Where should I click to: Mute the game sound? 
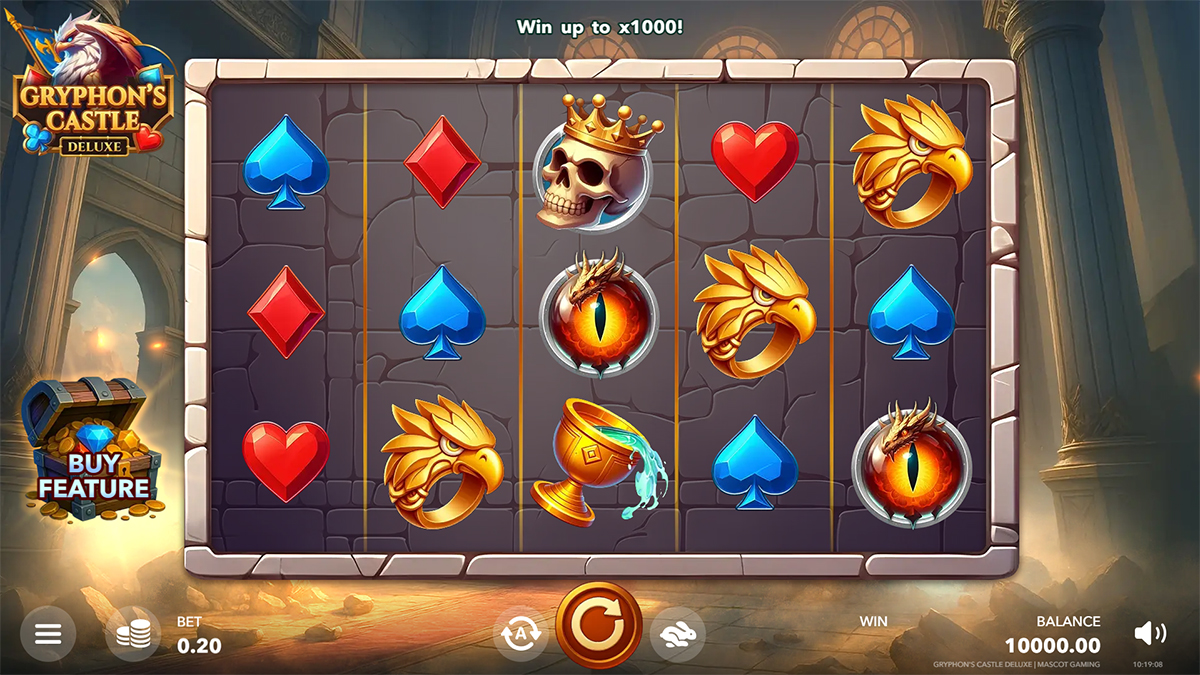coord(1150,633)
